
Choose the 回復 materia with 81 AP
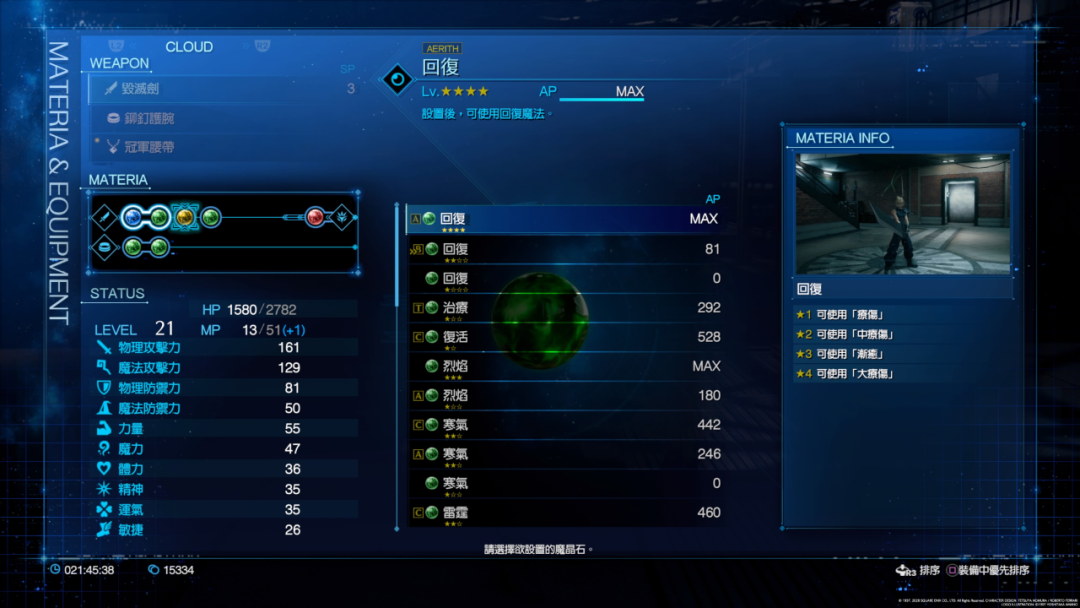[564, 249]
